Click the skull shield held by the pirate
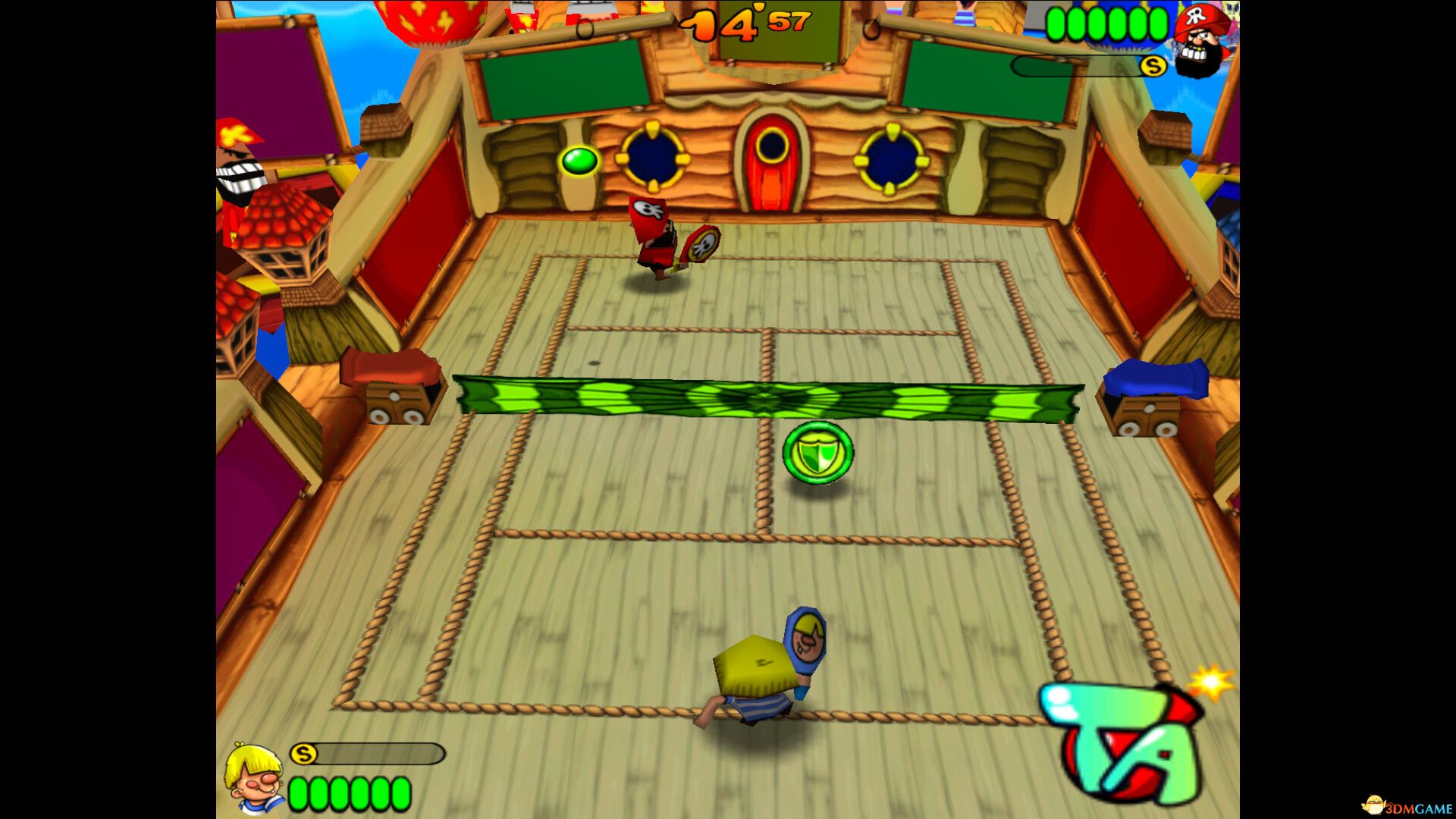This screenshot has height=819, width=1456. click(701, 244)
